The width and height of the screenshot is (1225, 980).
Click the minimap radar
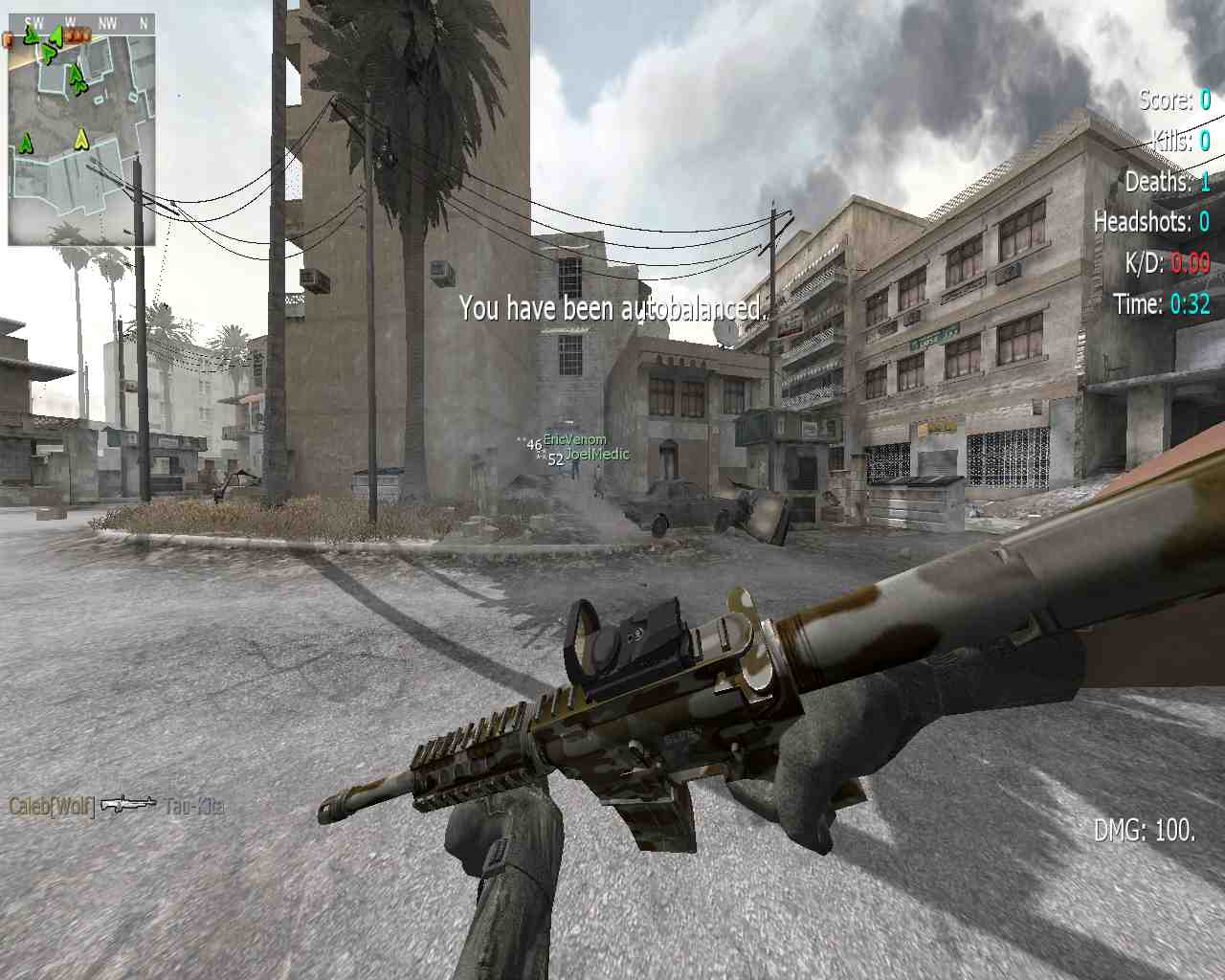[81, 131]
